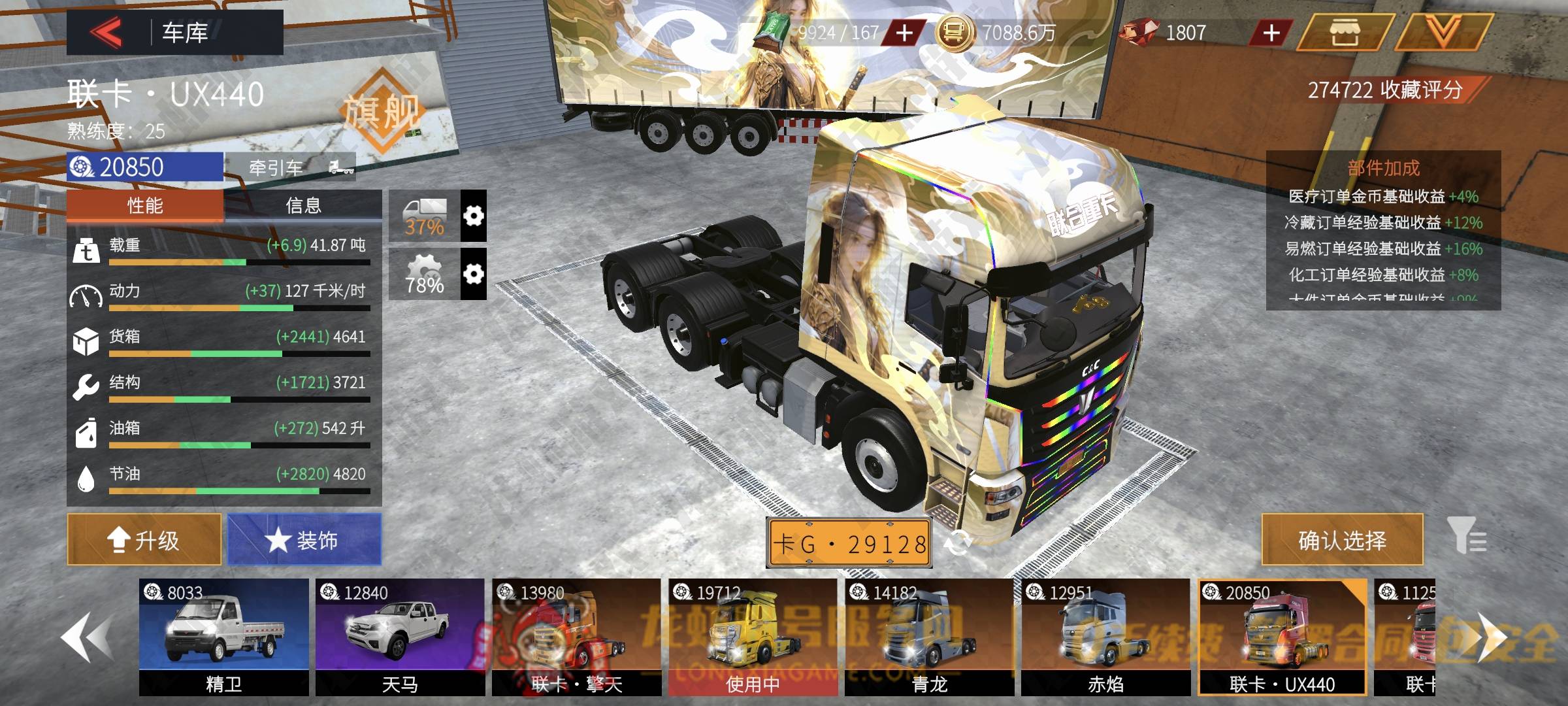Add more red gems with plus button
This screenshot has height=706, width=1568.
point(1271,33)
